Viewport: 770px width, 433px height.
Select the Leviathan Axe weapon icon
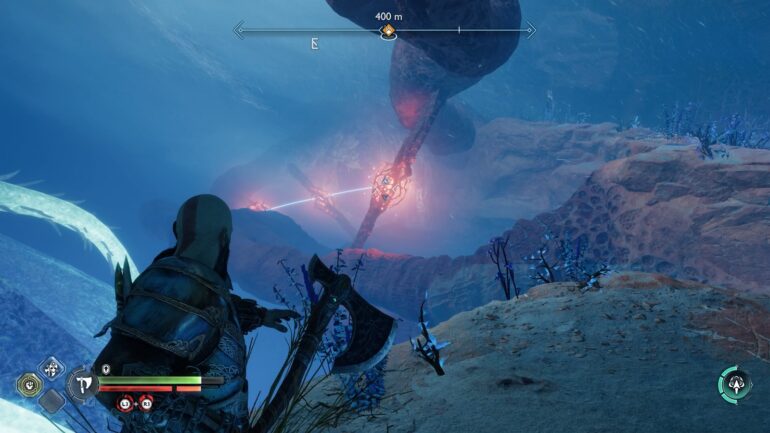(82, 384)
